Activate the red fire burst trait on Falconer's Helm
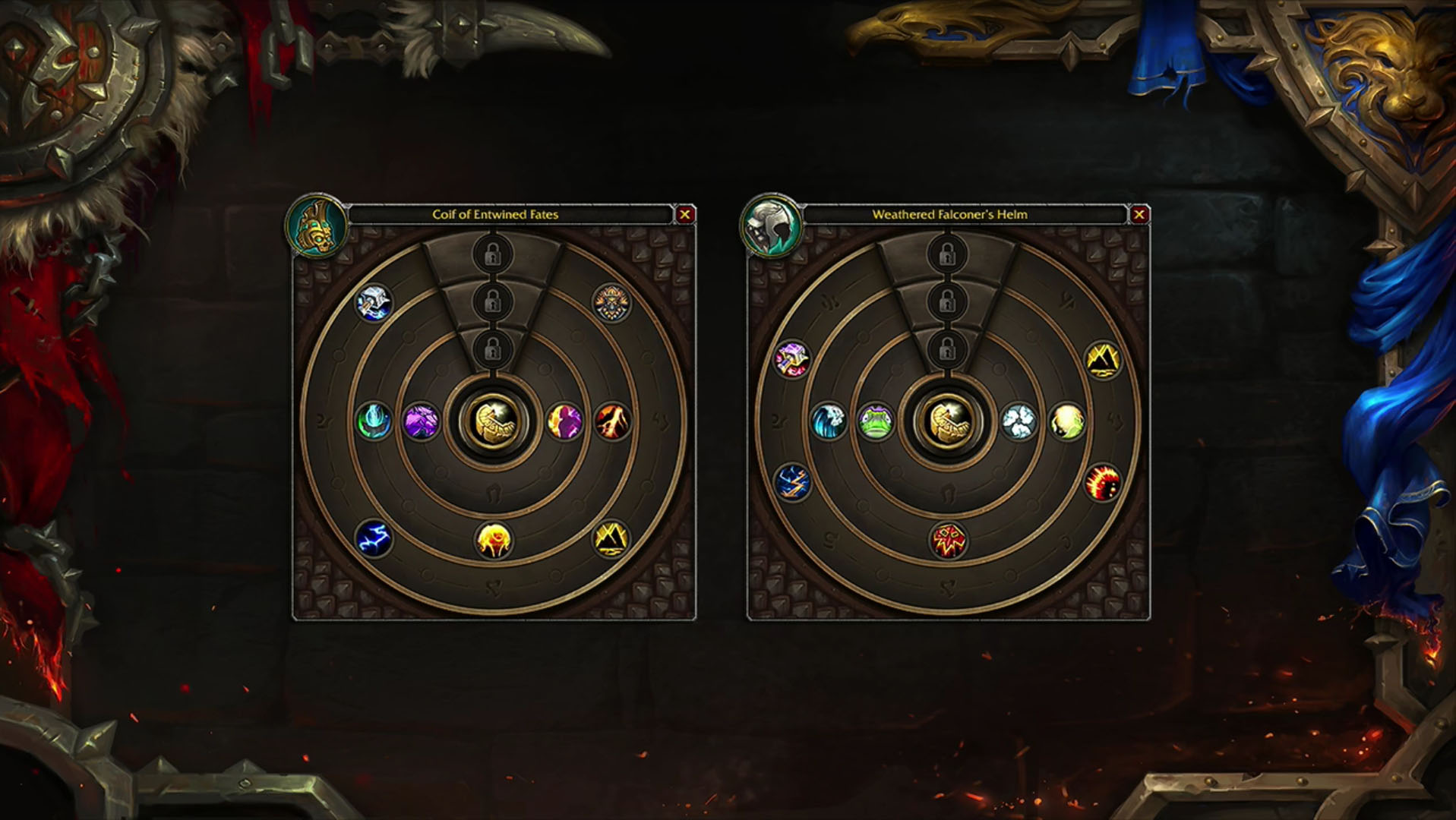This screenshot has width=1456, height=820. tap(1102, 483)
